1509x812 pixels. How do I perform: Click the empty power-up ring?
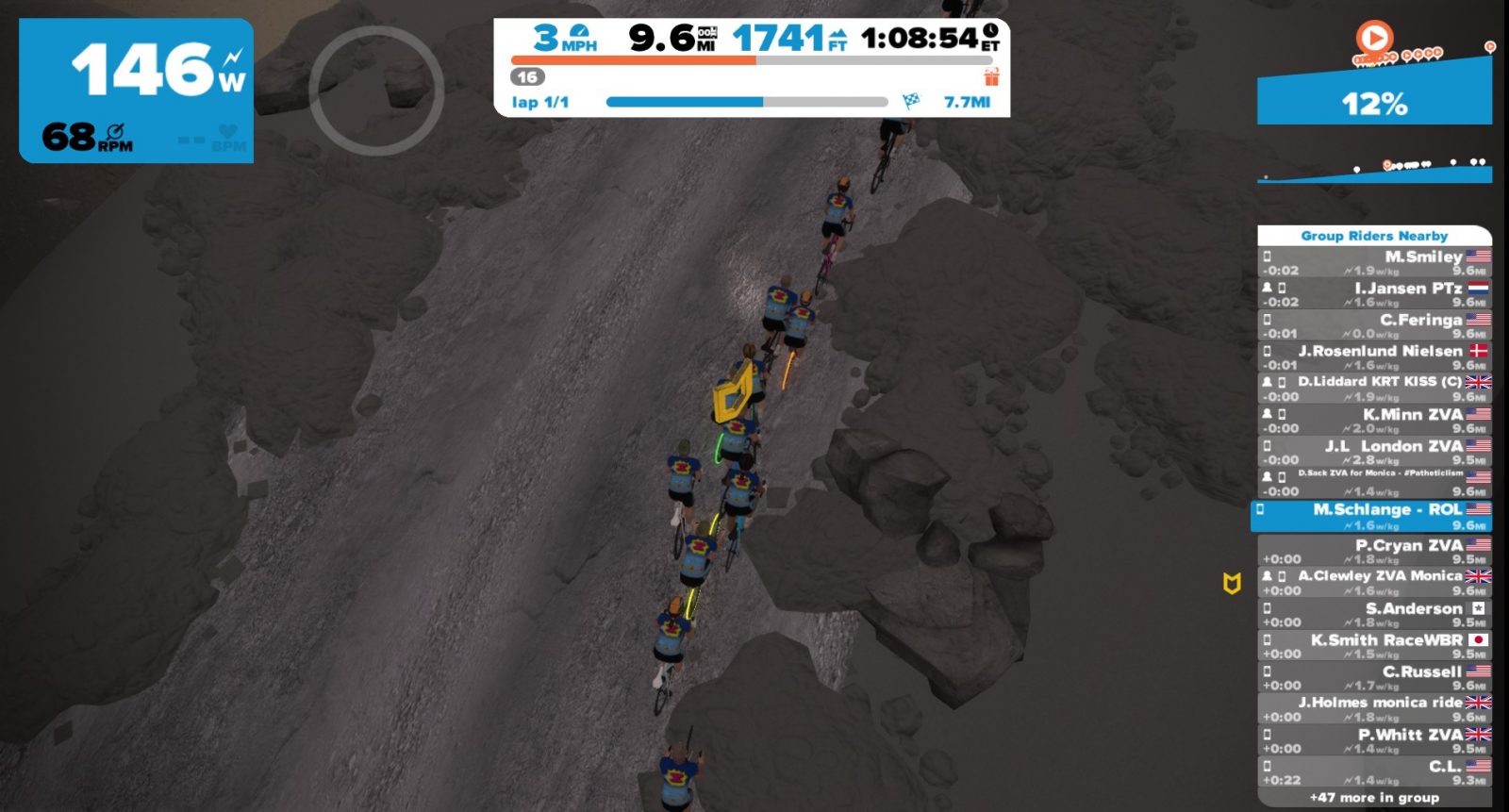(x=376, y=91)
